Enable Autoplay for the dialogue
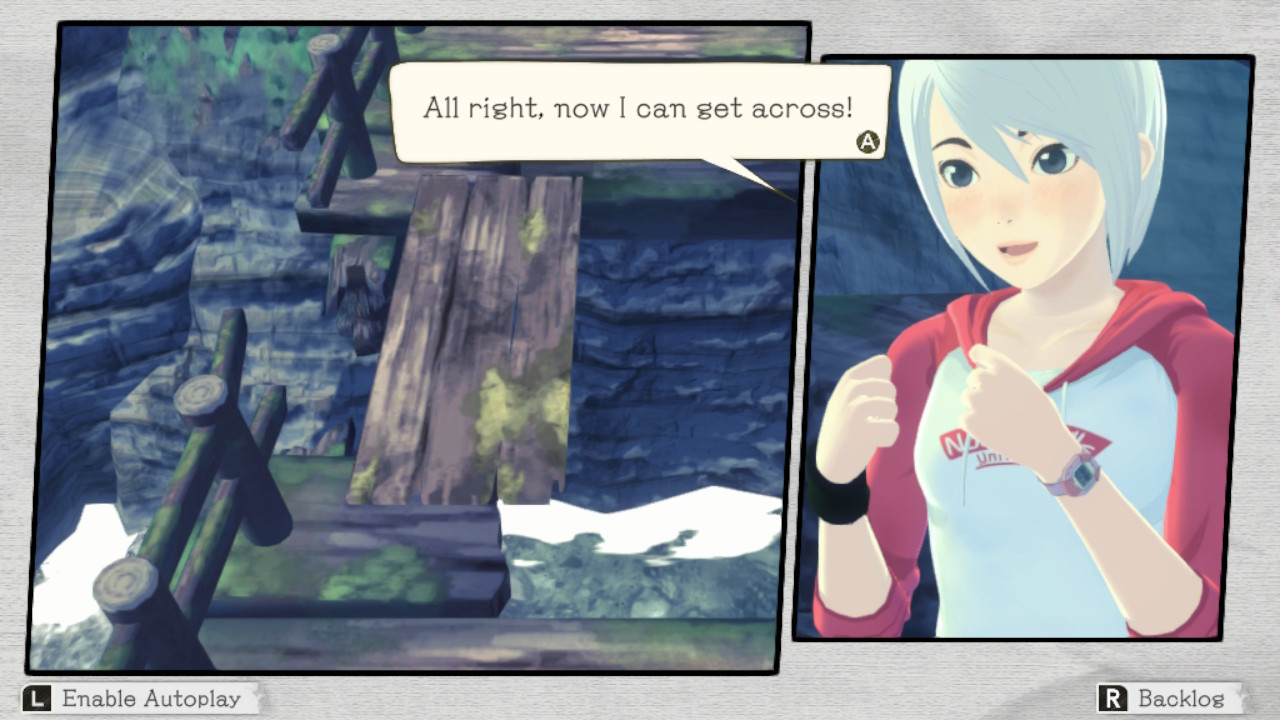This screenshot has height=720, width=1280. (138, 698)
